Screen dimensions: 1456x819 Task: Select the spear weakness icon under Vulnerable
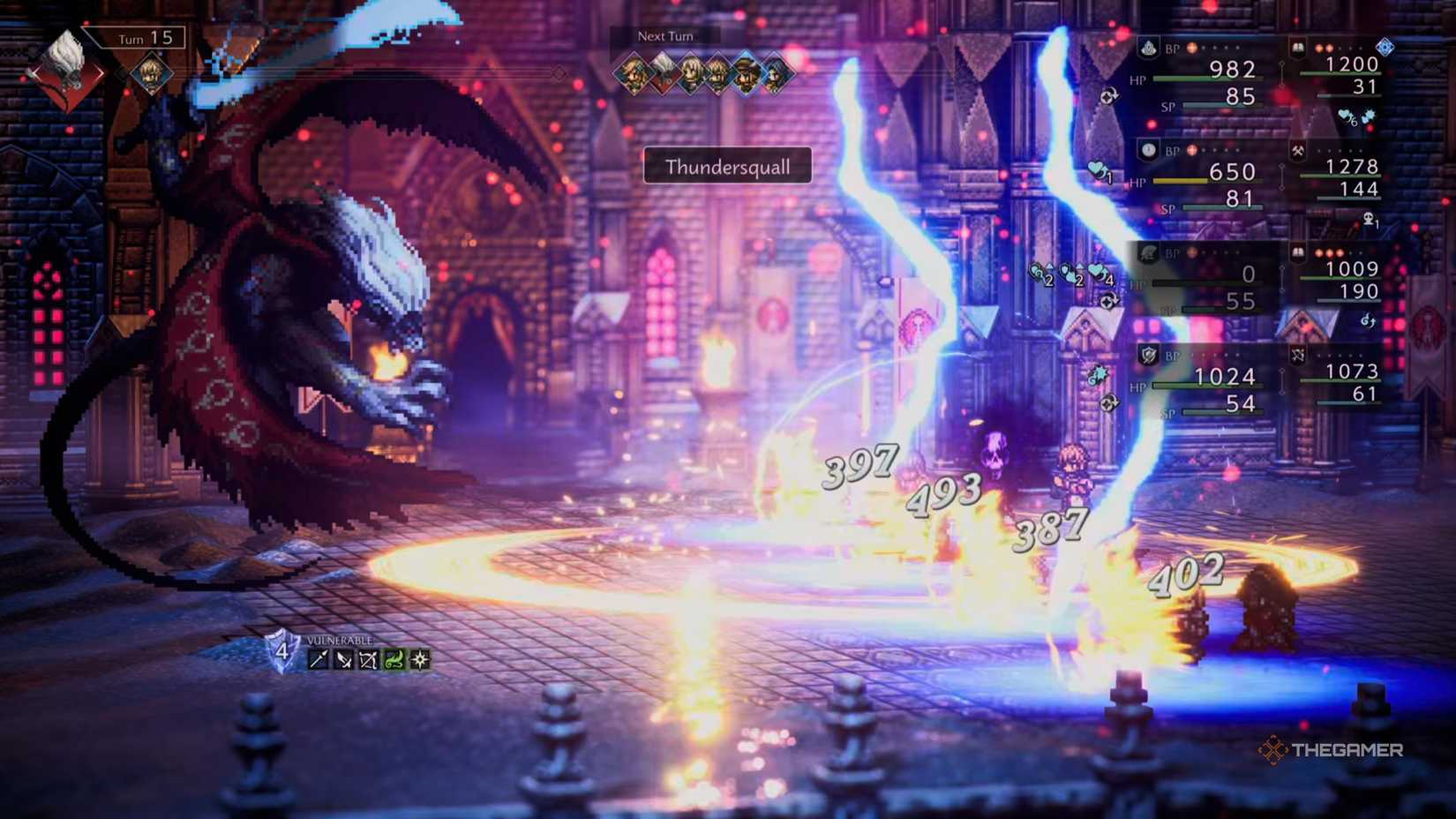[x=318, y=659]
